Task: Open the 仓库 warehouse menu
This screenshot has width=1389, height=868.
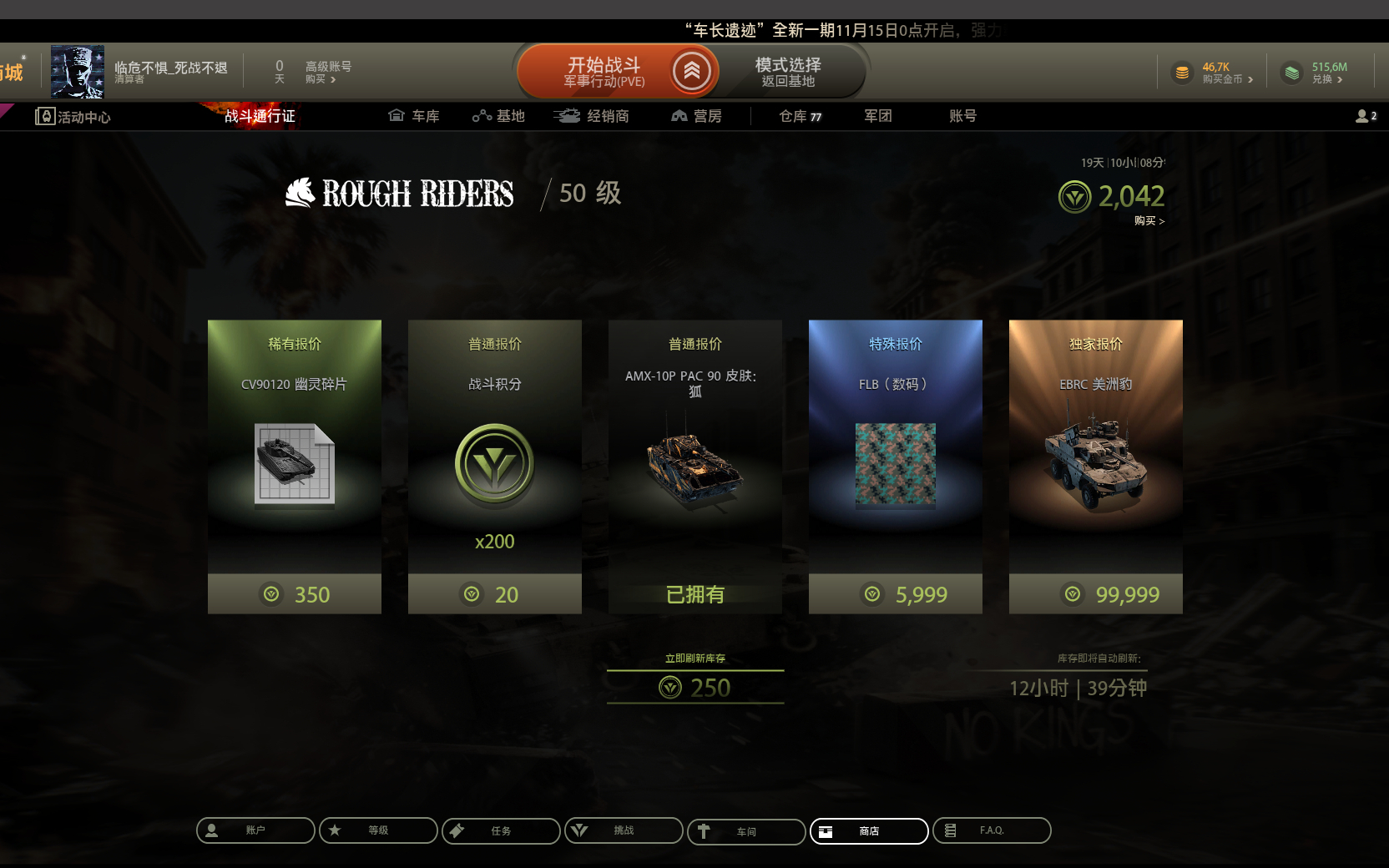Action: click(x=800, y=116)
